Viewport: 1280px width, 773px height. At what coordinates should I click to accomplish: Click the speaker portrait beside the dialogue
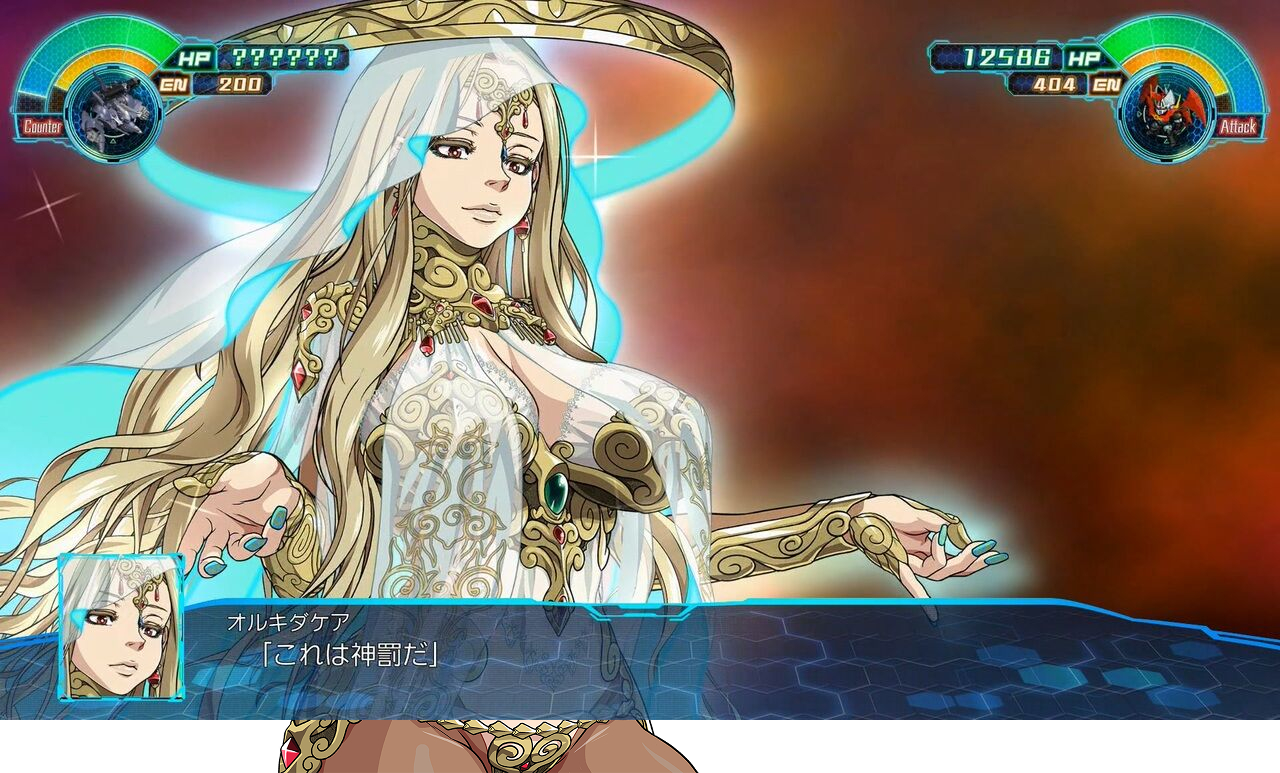pyautogui.click(x=121, y=626)
